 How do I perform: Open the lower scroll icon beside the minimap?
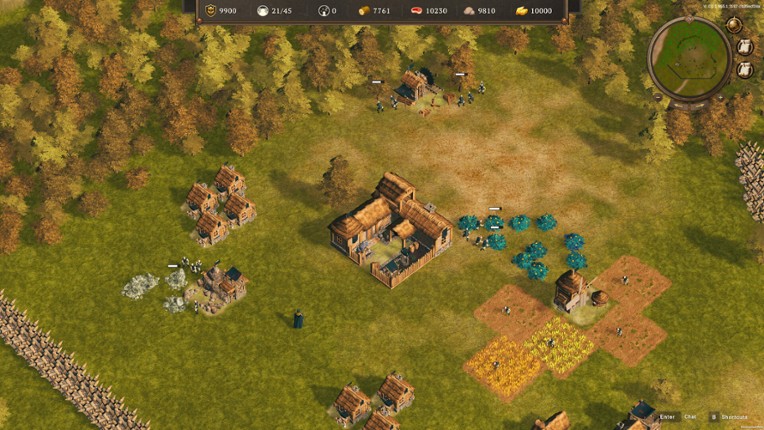coord(745,70)
